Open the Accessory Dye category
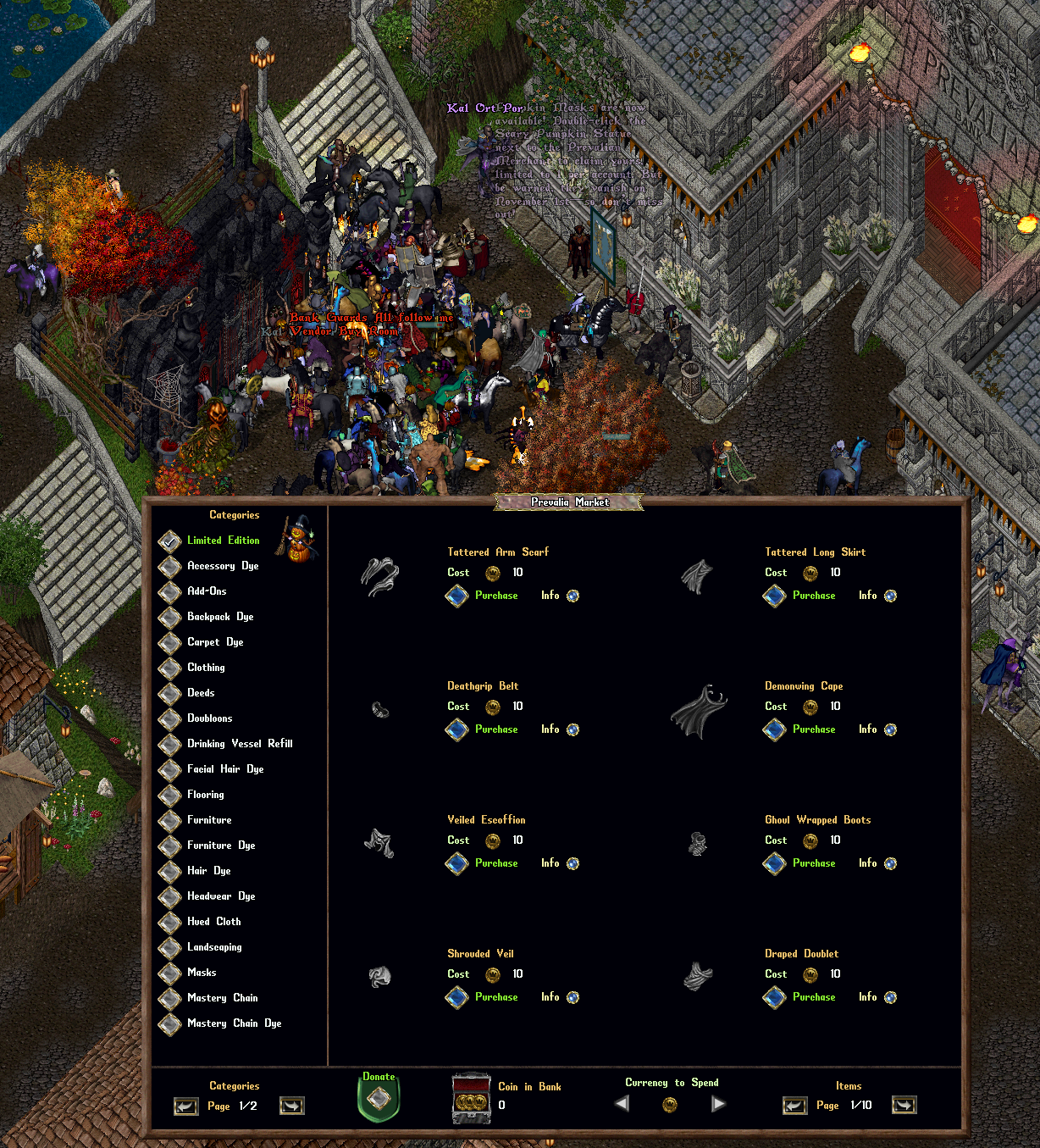 [171, 566]
